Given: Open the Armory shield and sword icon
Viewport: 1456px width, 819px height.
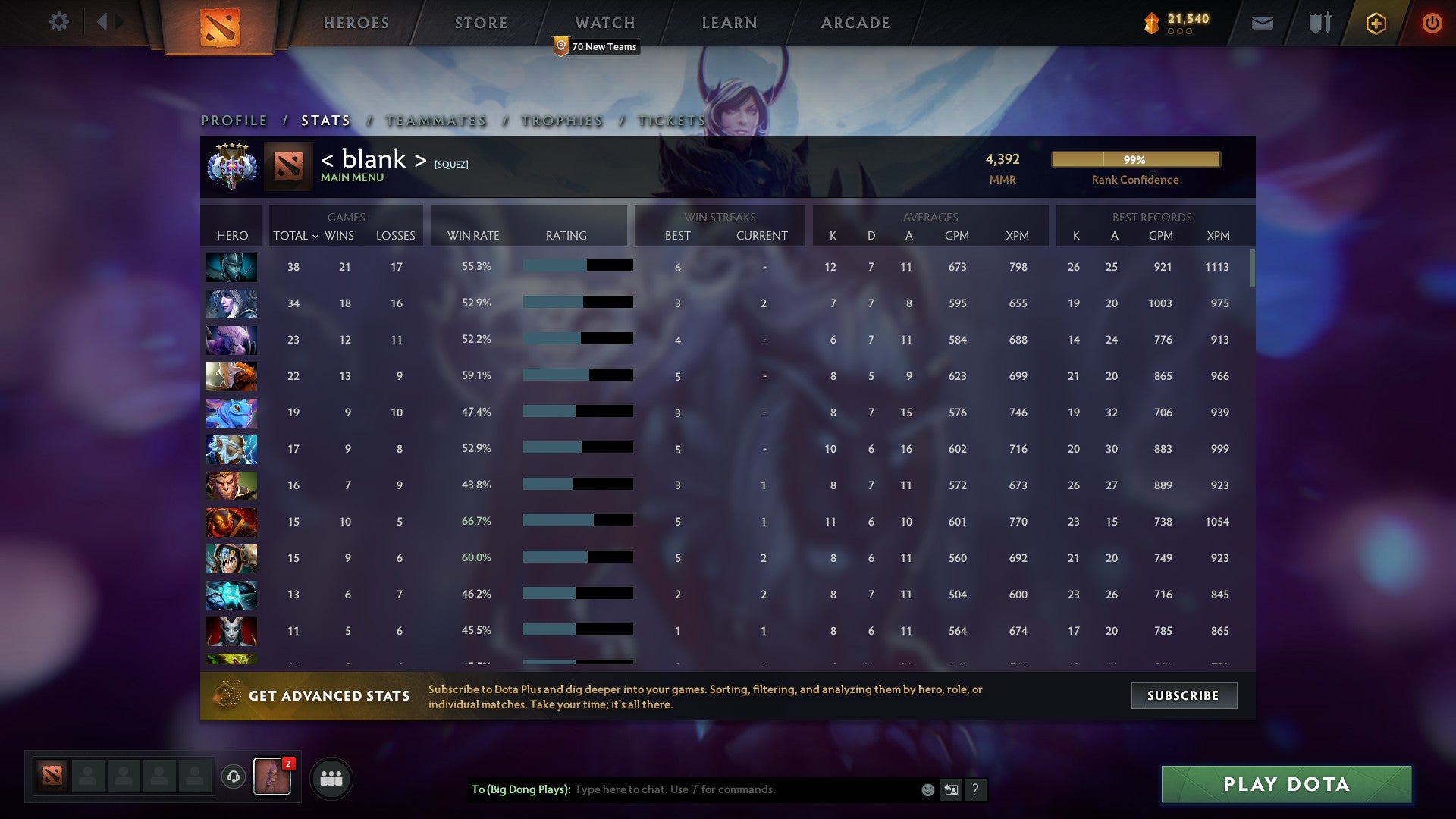Looking at the screenshot, I should [x=1318, y=23].
